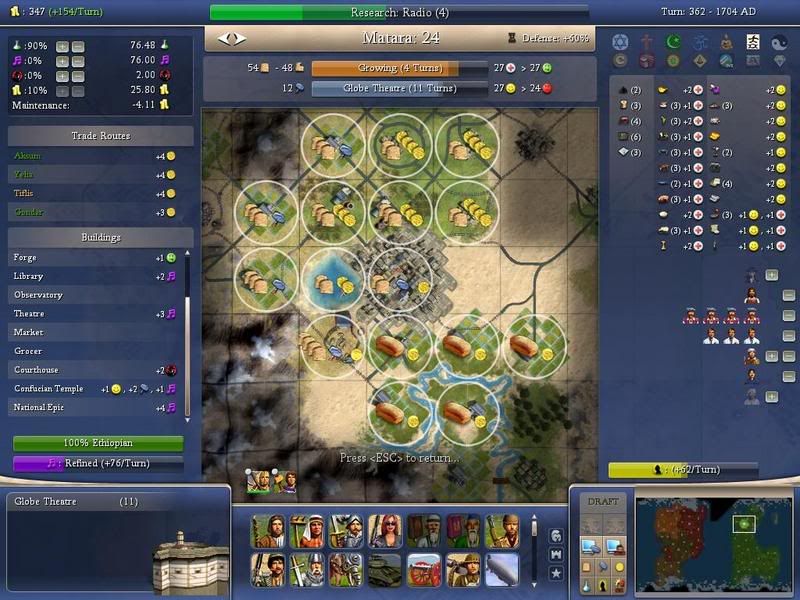Screen dimensions: 800x600
Task: Raise the culture rate with its plus button
Action: click(x=62, y=61)
